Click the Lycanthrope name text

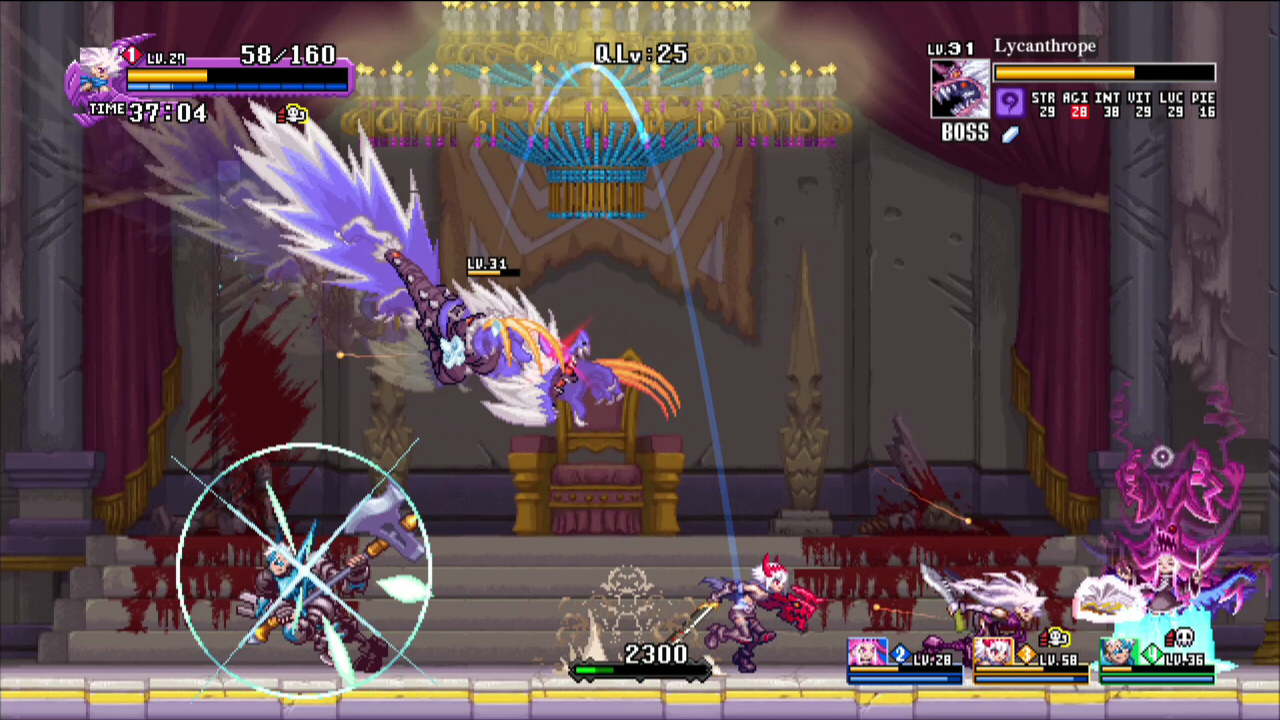(x=1045, y=46)
